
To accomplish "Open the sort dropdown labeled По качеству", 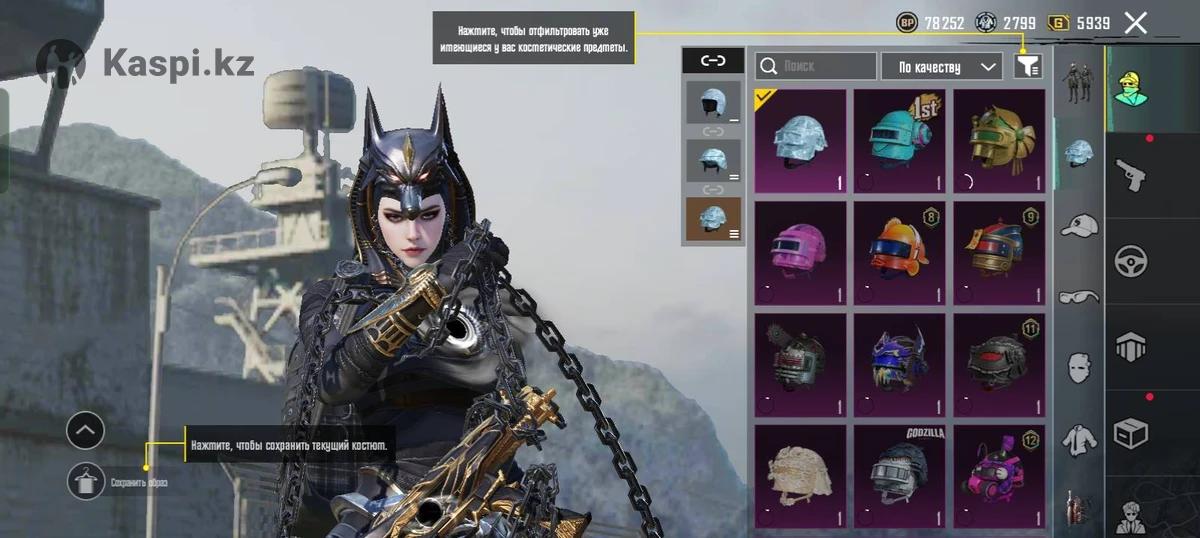I will (941, 67).
